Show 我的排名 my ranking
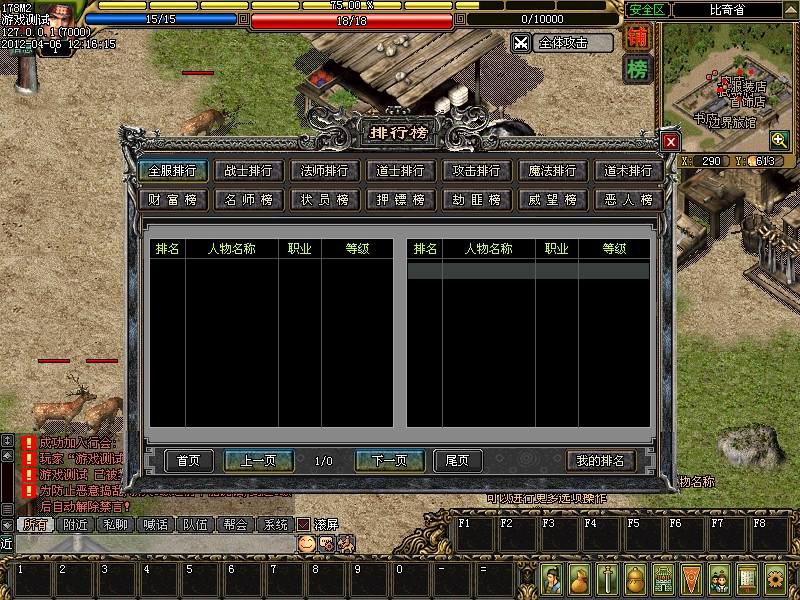Screen dimensions: 800x600 (x=600, y=461)
